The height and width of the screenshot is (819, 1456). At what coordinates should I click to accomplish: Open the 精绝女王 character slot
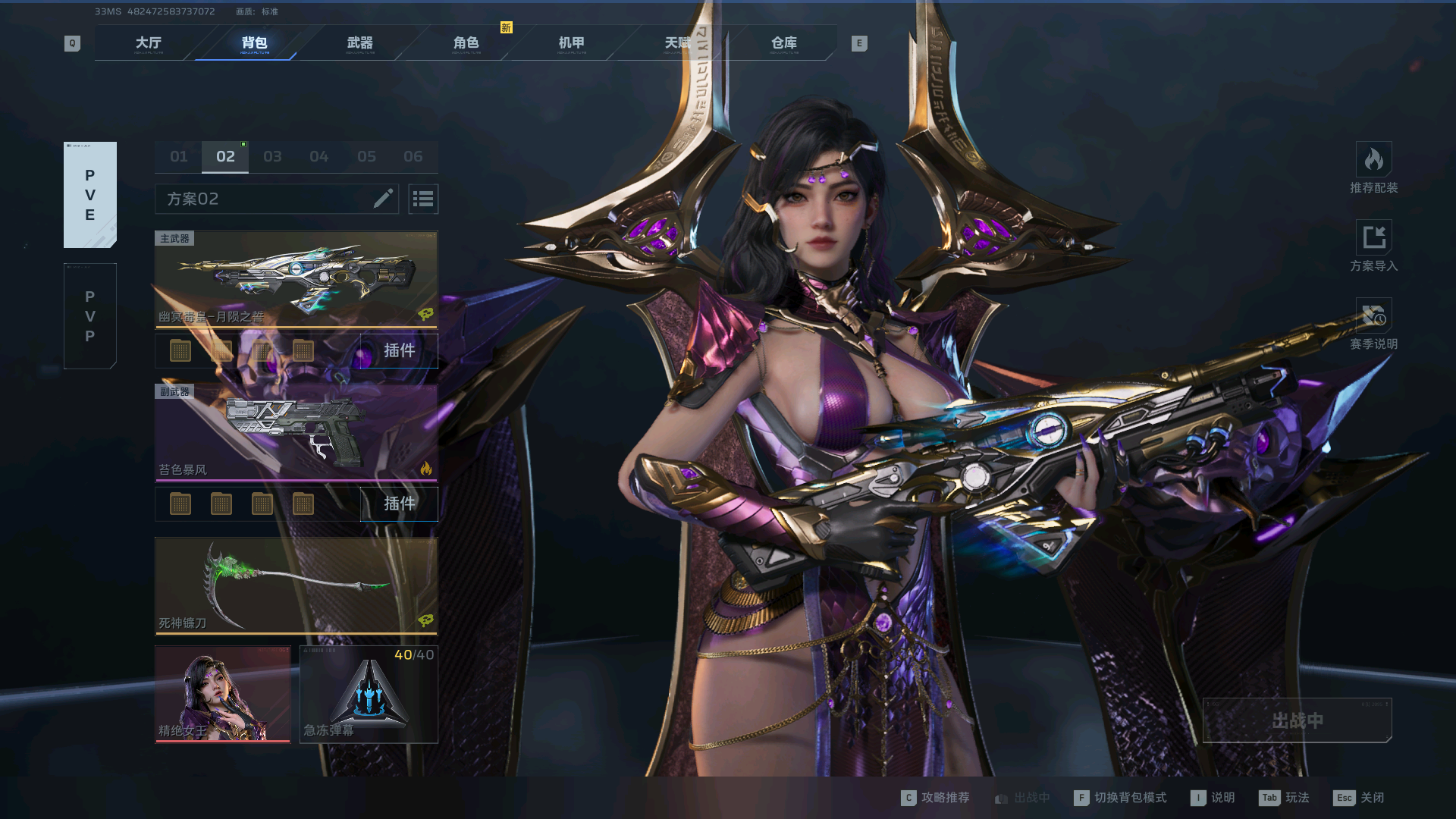(222, 694)
